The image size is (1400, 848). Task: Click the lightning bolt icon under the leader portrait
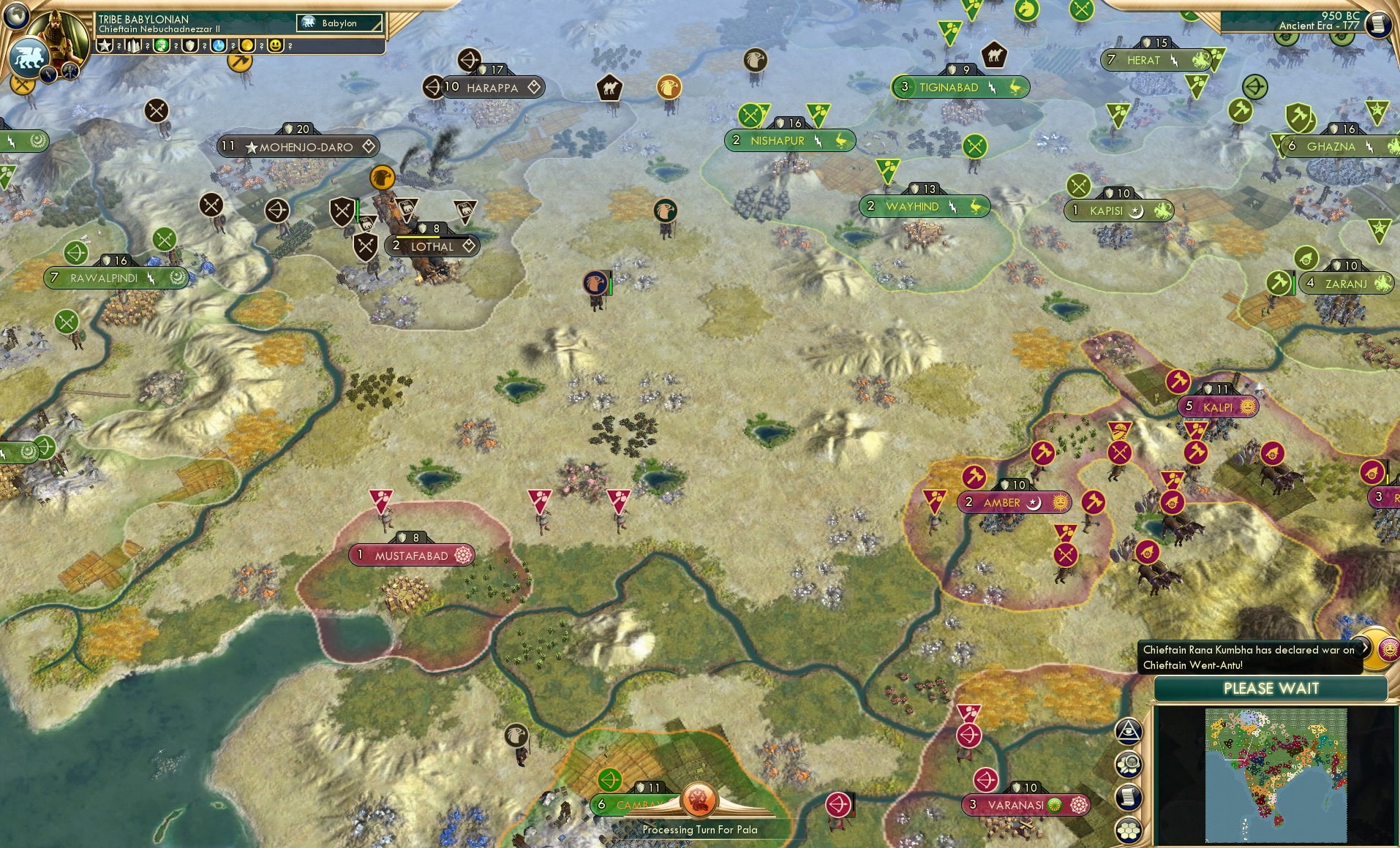click(x=50, y=74)
